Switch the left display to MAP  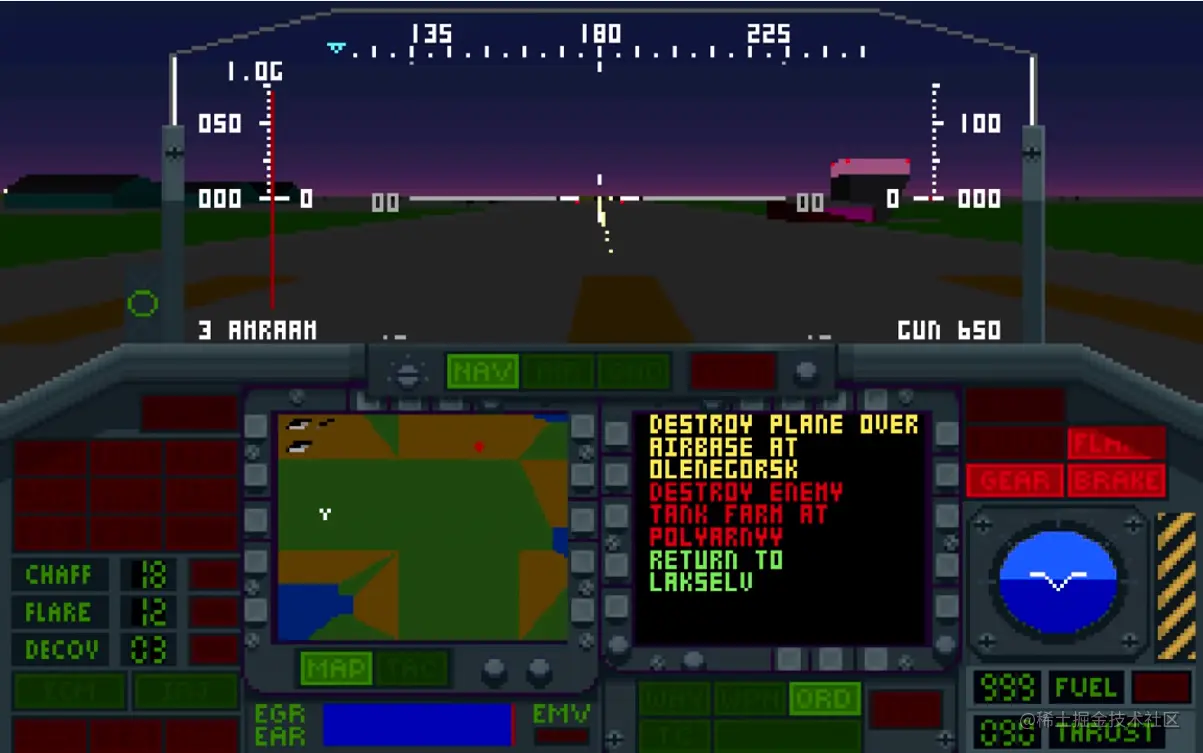(335, 668)
